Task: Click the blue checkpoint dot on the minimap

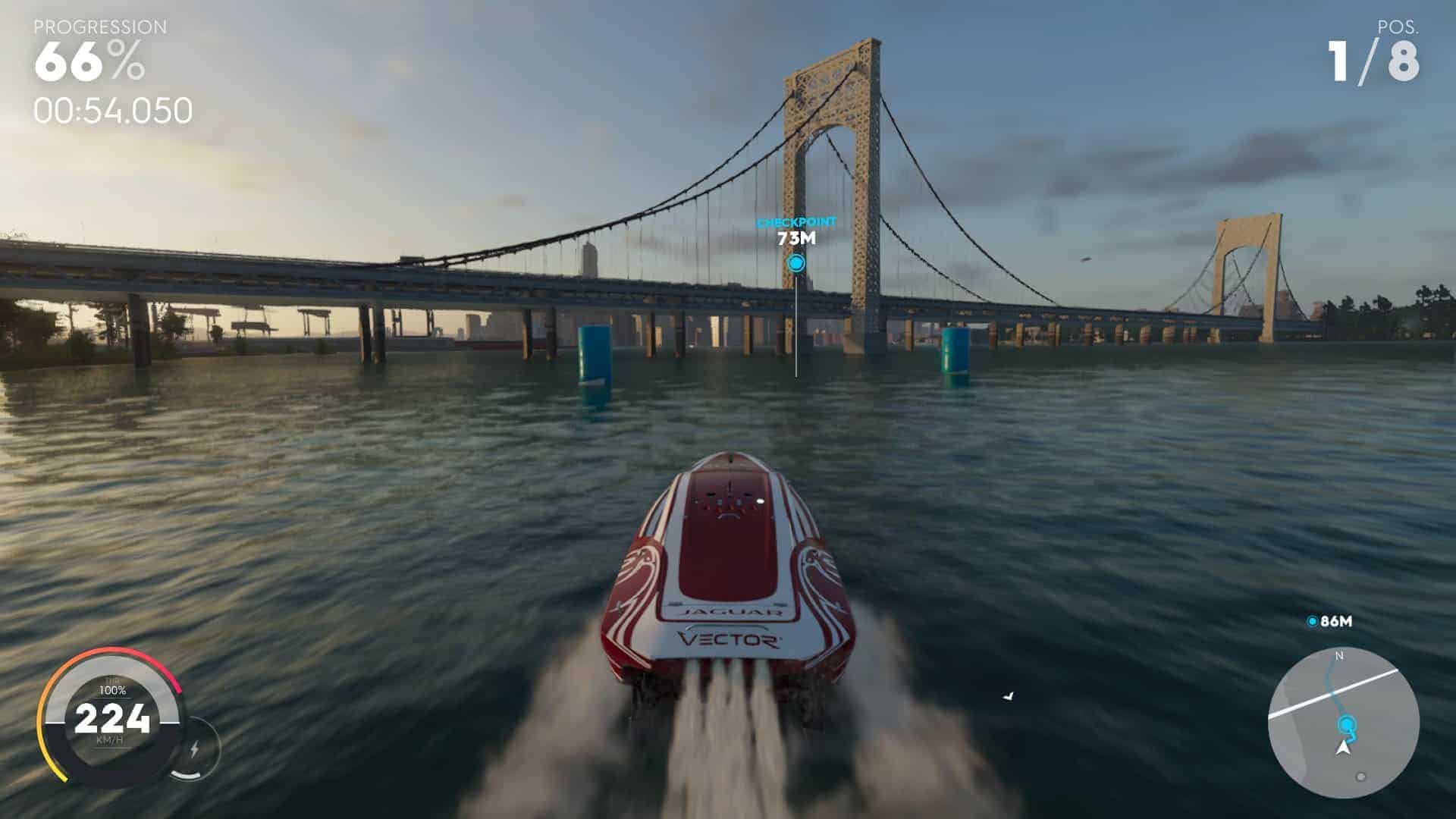Action: click(1346, 724)
